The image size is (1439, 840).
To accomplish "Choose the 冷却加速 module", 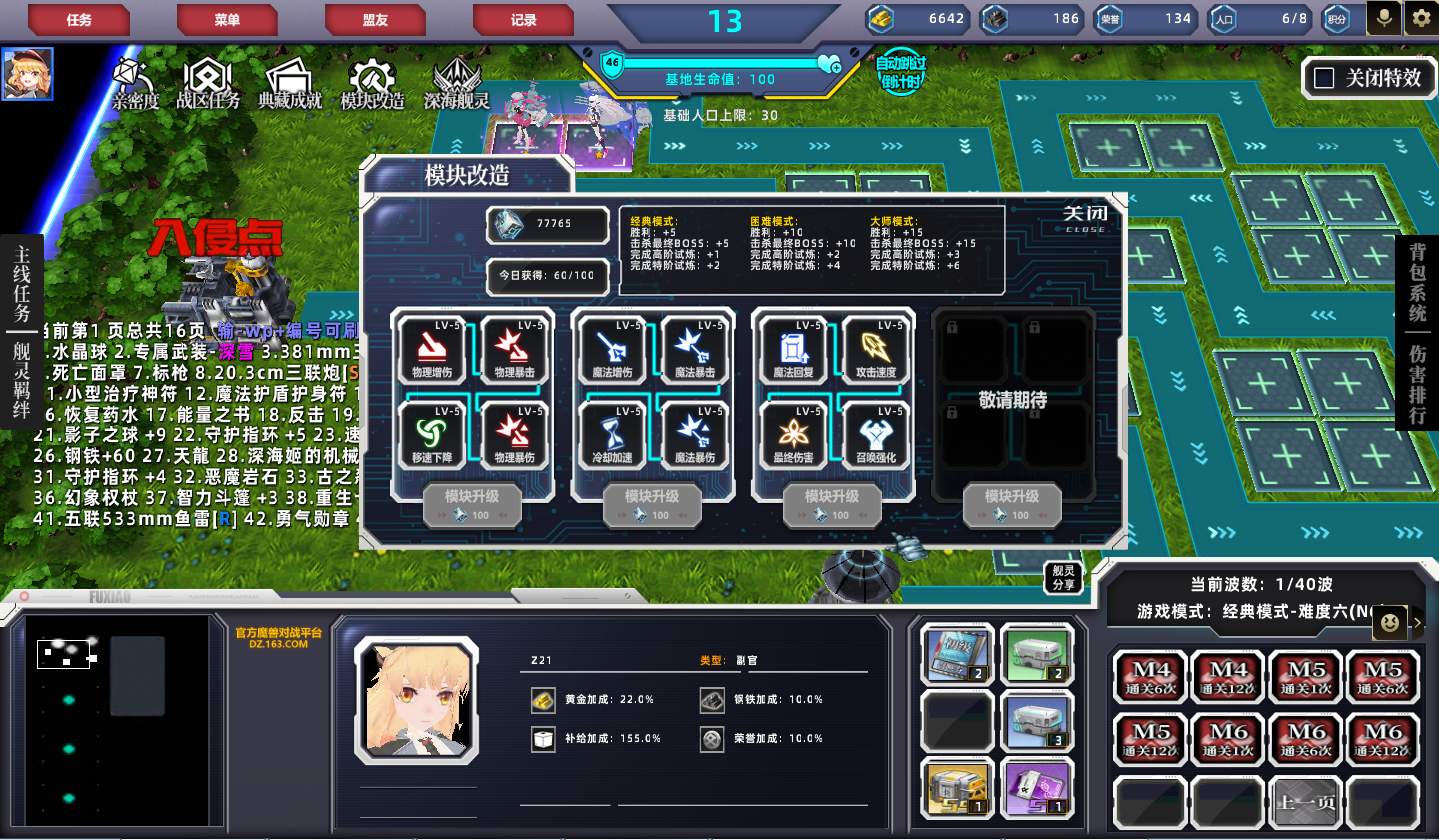I will tap(612, 435).
